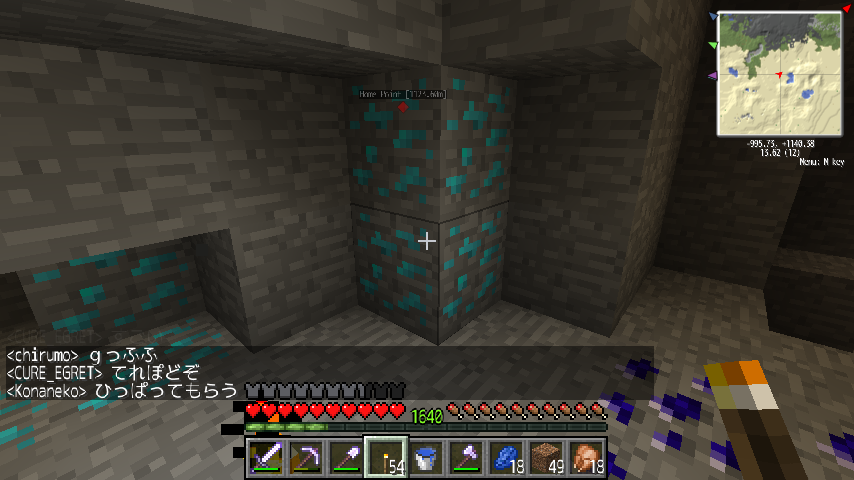Choose the torch stack of 54
Image resolution: width=854 pixels, height=480 pixels.
tap(386, 459)
